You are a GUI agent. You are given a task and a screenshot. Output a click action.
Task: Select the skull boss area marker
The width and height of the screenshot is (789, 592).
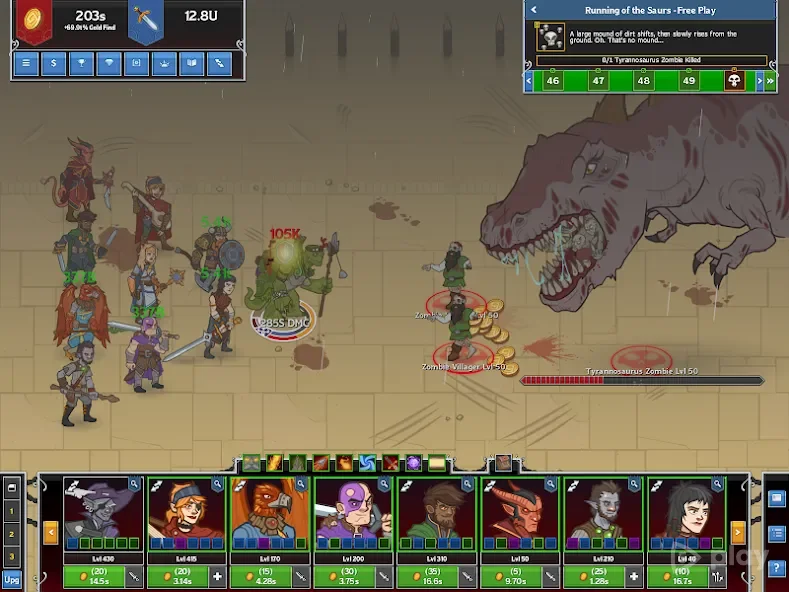[x=735, y=81]
